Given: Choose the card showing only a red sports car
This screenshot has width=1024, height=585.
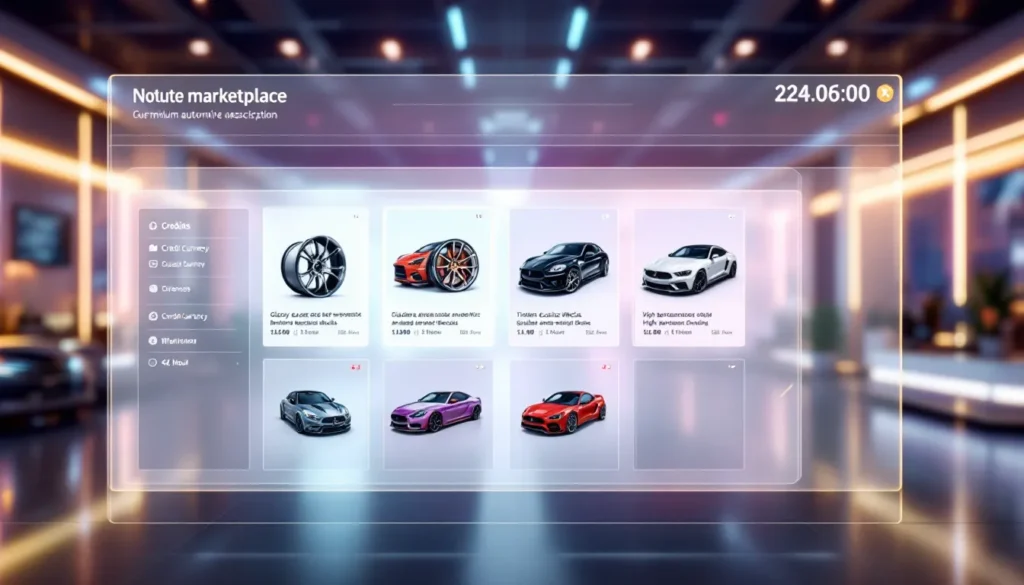Looking at the screenshot, I should click(x=563, y=414).
